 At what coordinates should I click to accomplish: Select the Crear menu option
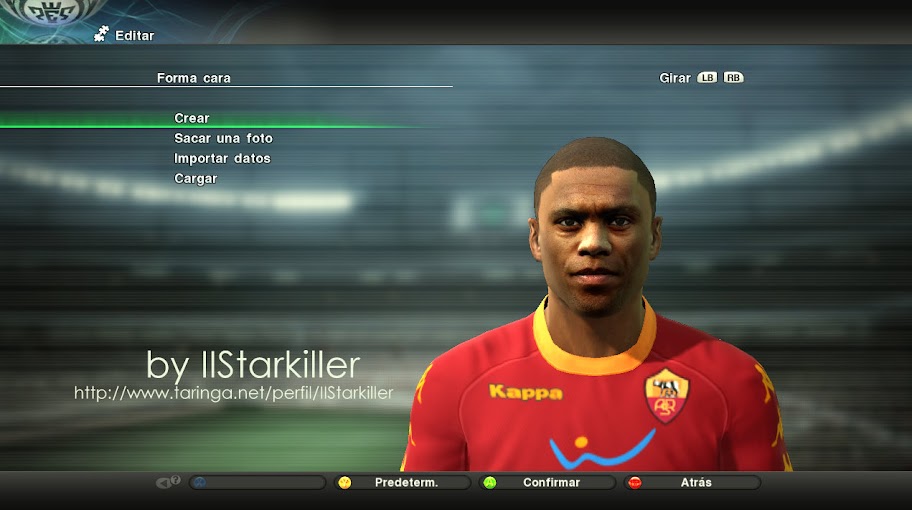(192, 118)
